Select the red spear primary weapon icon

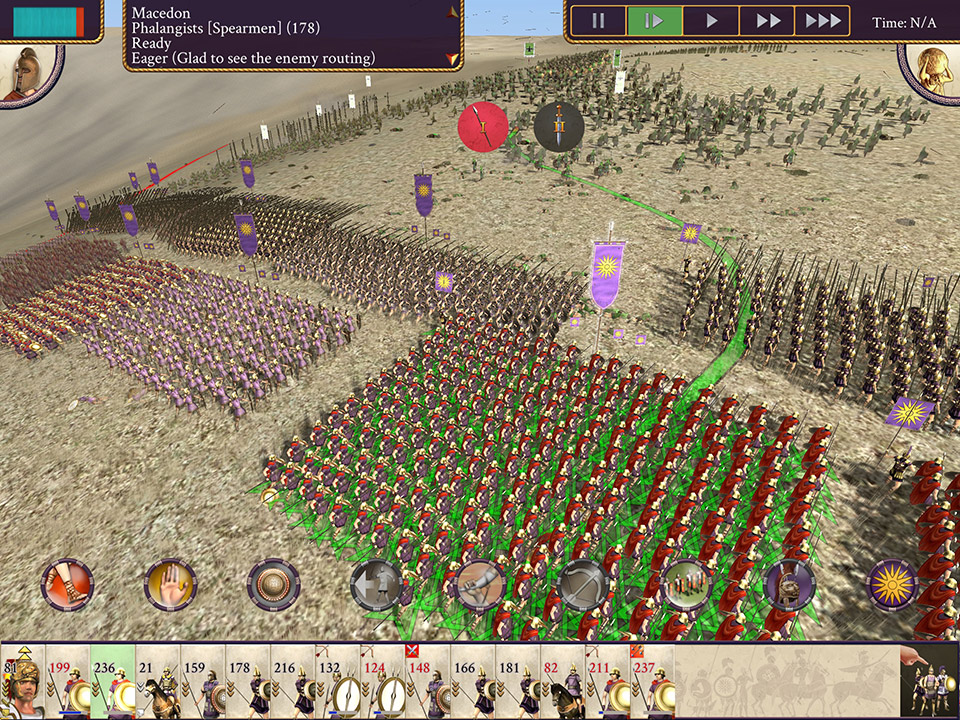coord(483,127)
